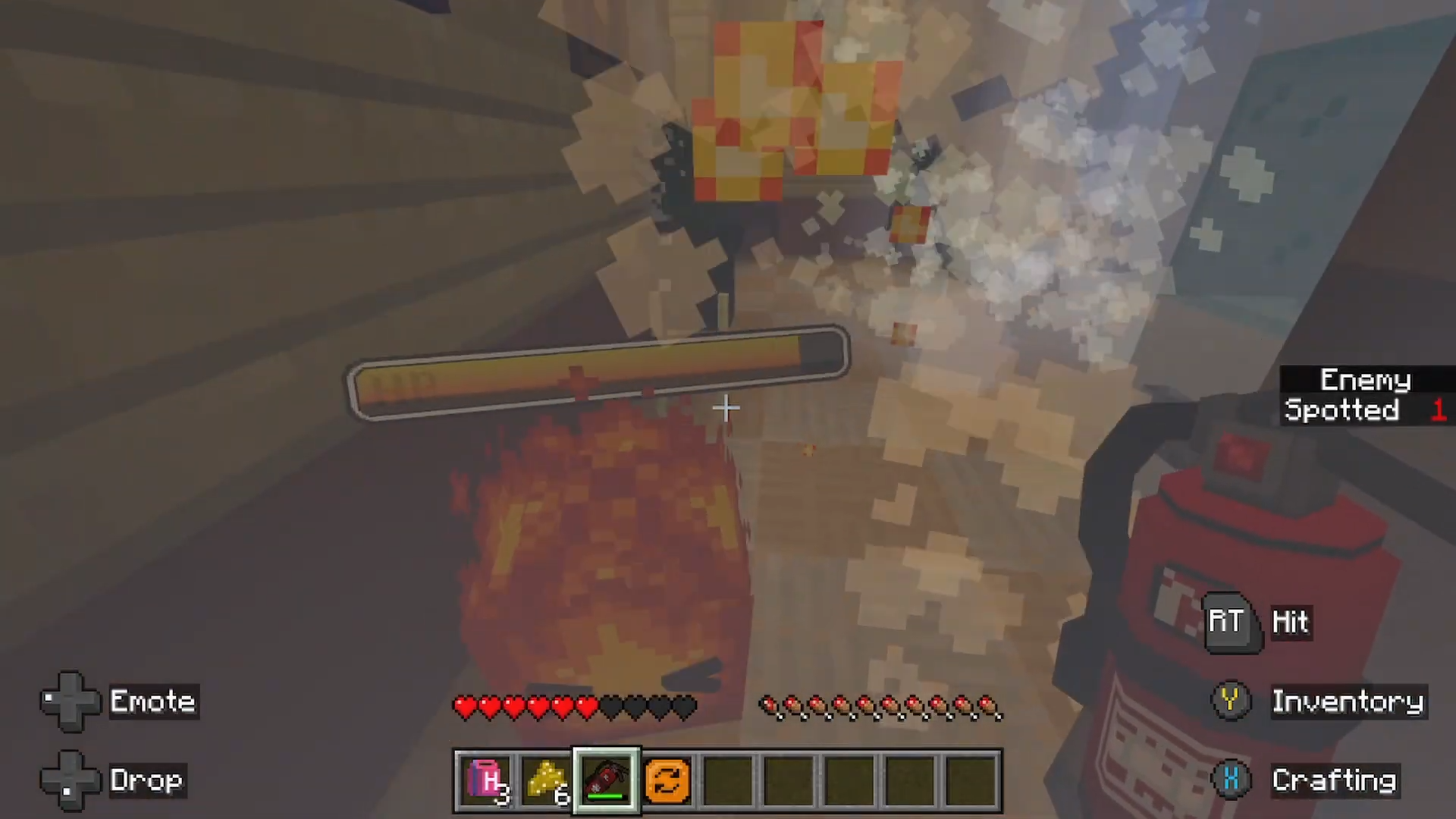
Task: Click the RT button prompt icon
Action: pyautogui.click(x=1228, y=622)
